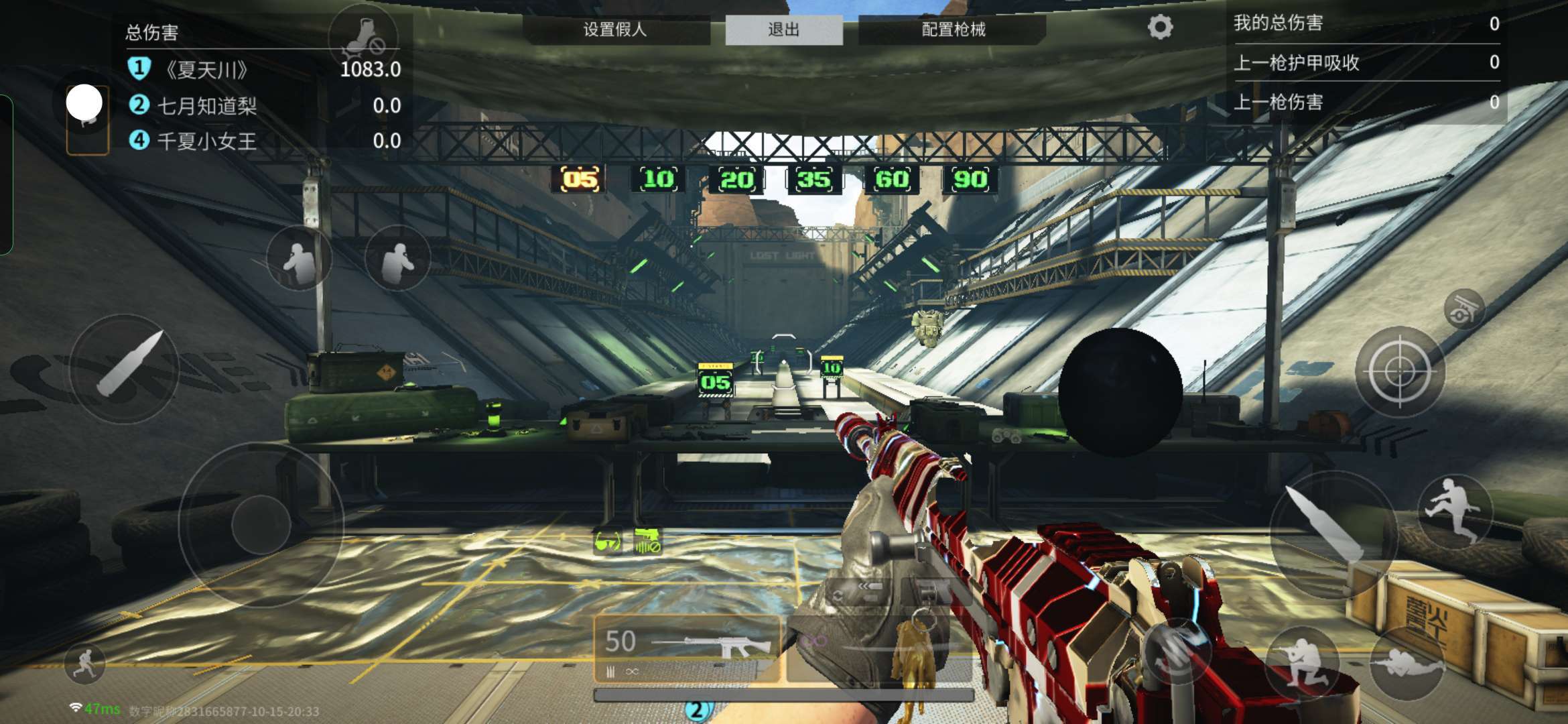Tap the green pistol status icon

tap(647, 540)
